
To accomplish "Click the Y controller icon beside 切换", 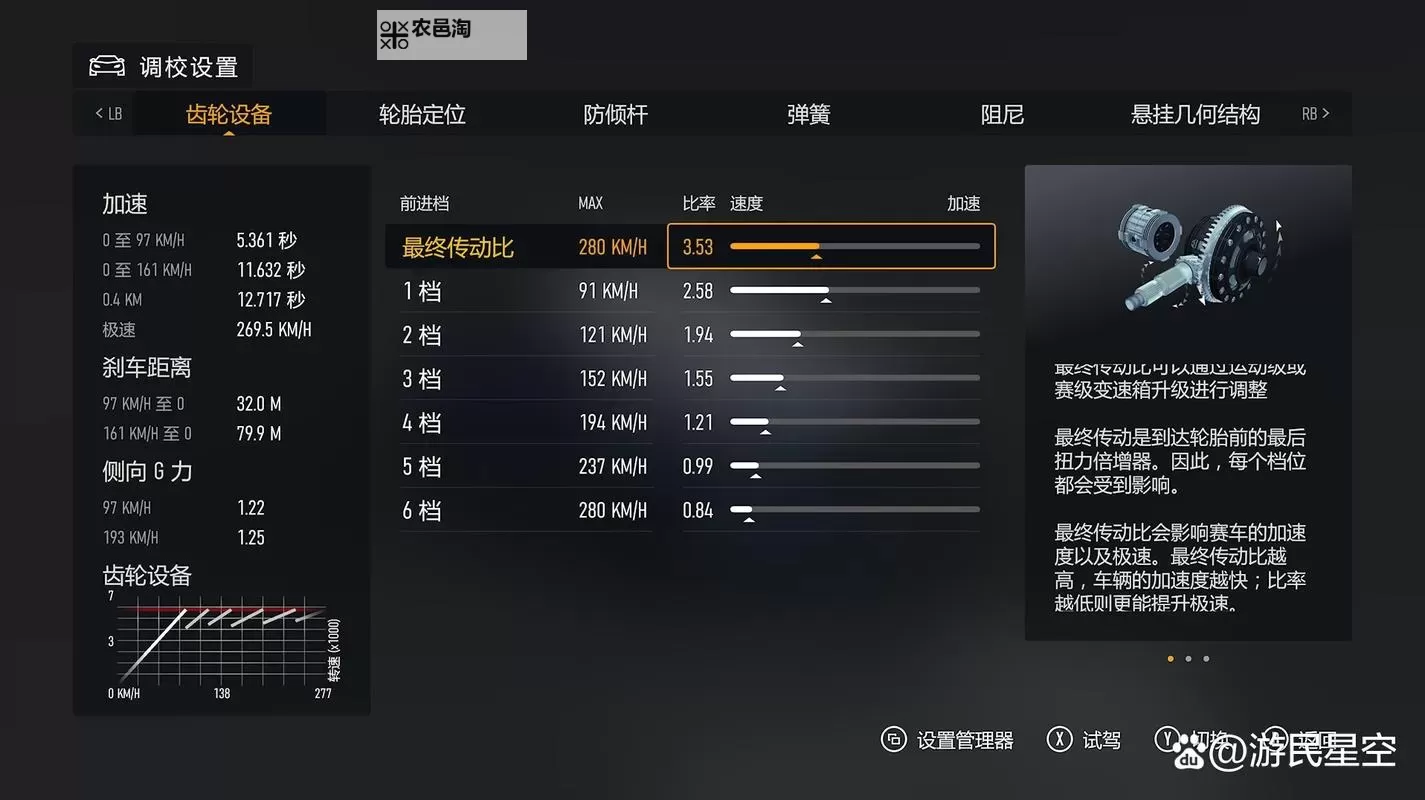I will click(1167, 738).
